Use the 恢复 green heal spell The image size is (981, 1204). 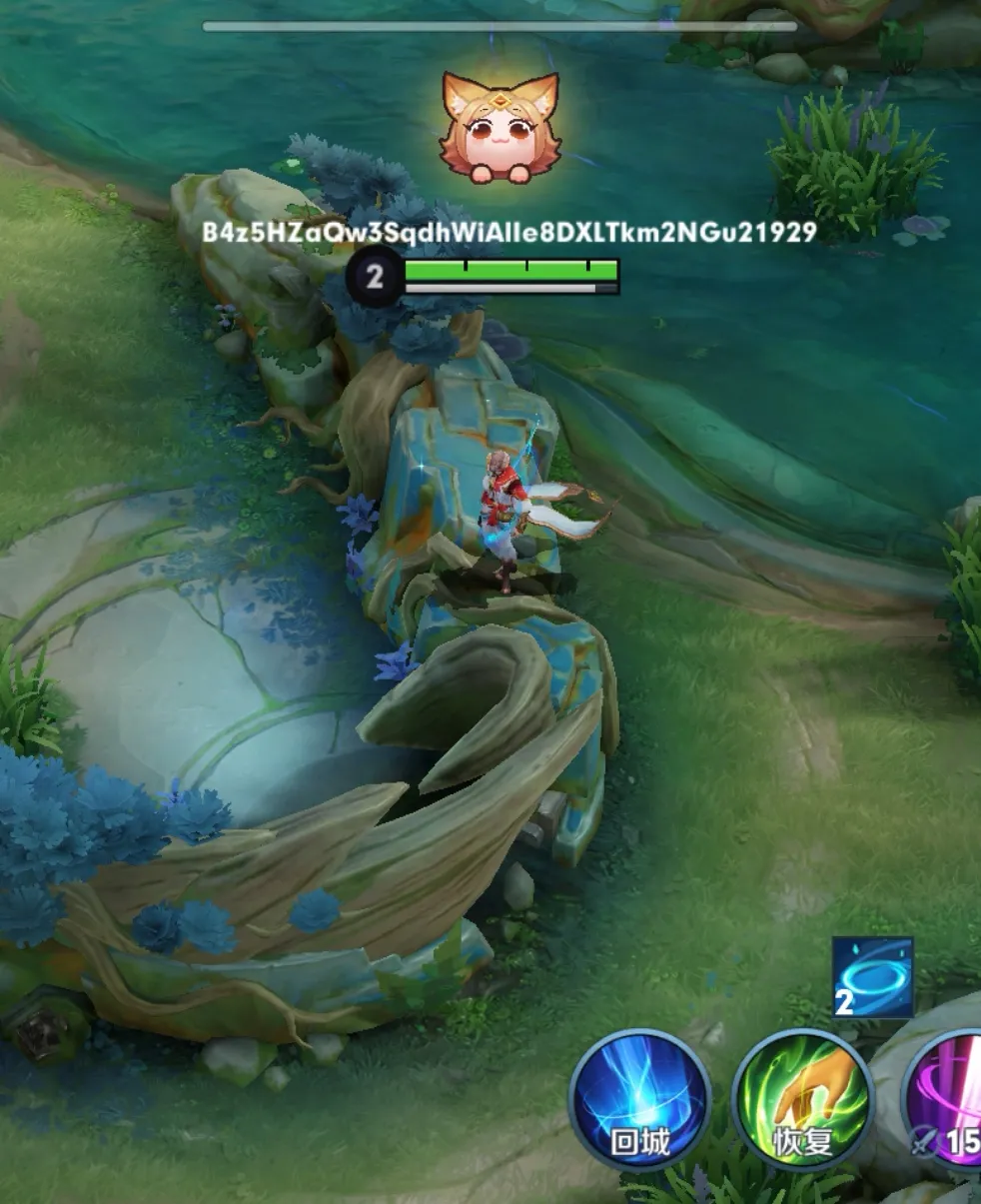pyautogui.click(x=802, y=1099)
